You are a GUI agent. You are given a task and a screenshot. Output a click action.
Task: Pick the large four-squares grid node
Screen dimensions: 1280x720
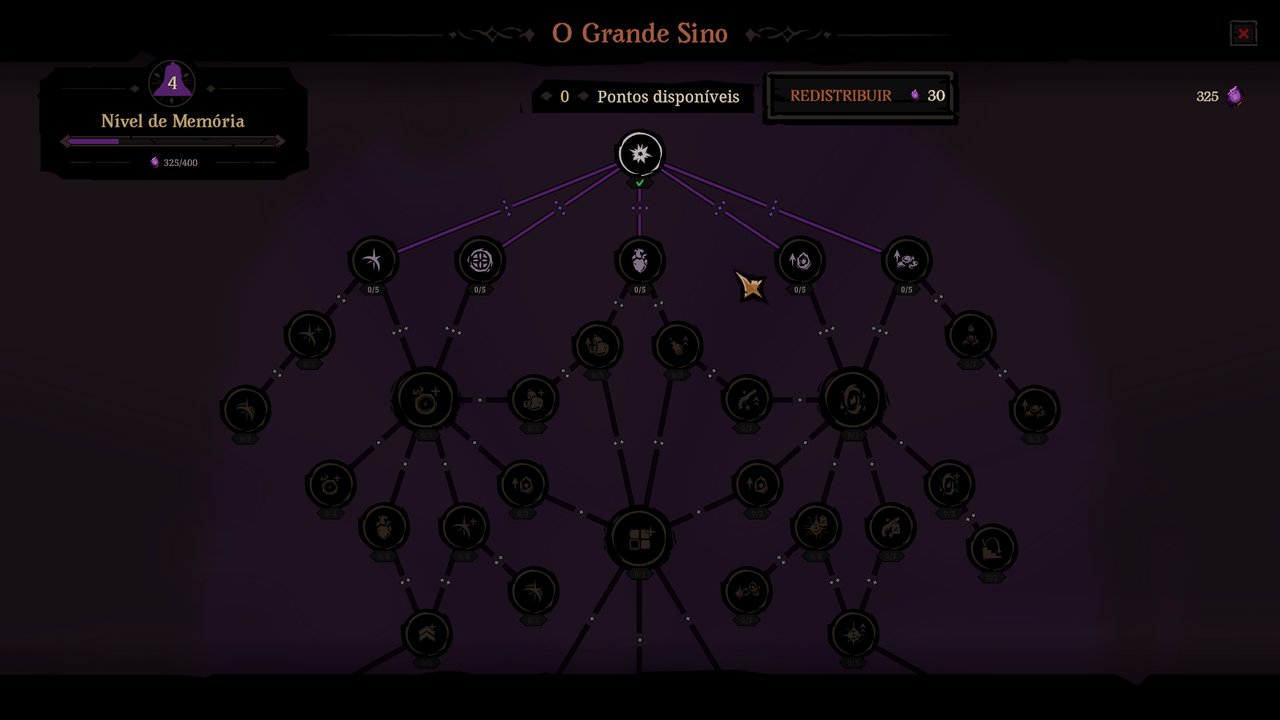(x=639, y=540)
